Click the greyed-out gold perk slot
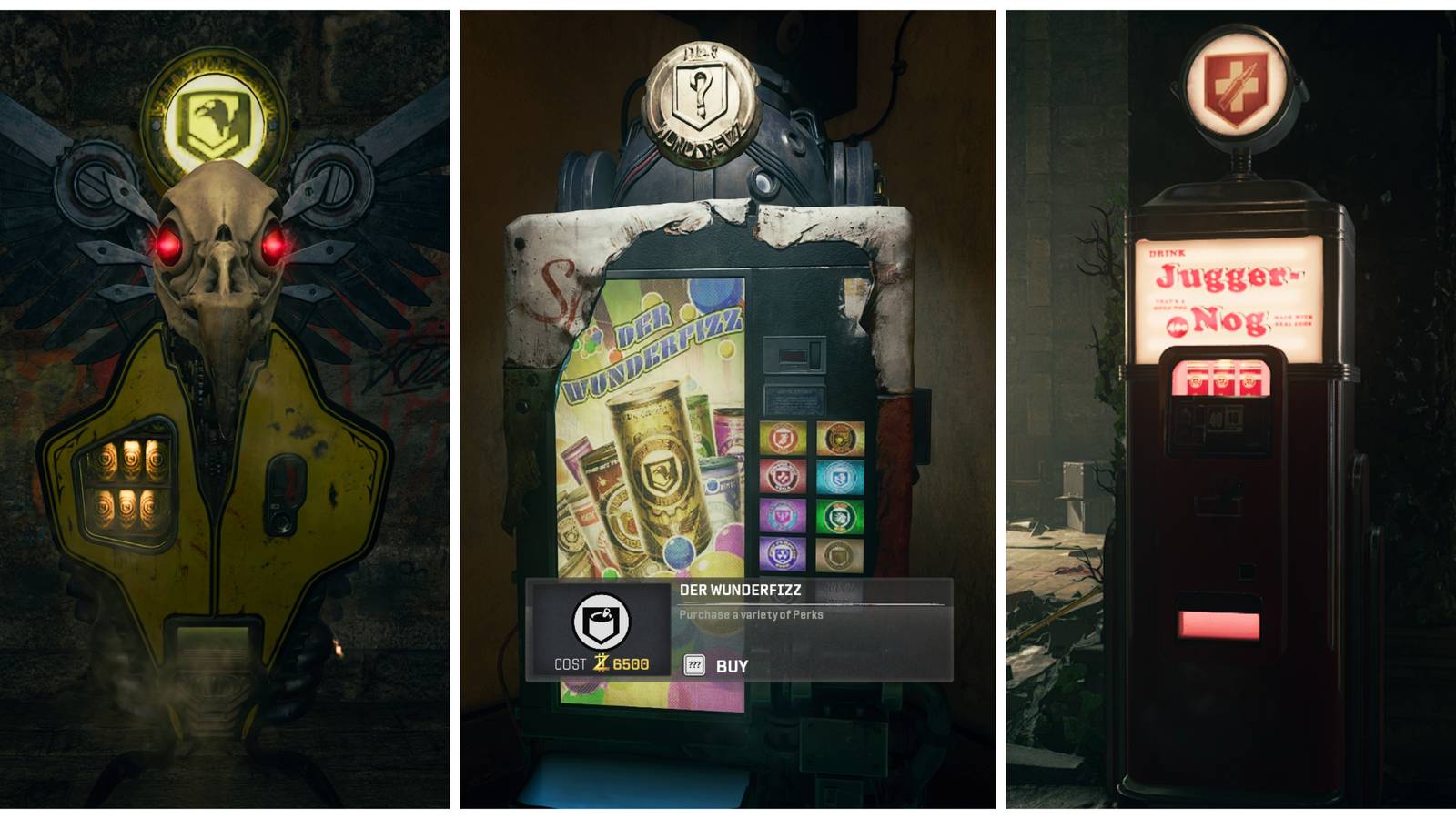Viewport: 1456px width, 819px height. [x=840, y=554]
